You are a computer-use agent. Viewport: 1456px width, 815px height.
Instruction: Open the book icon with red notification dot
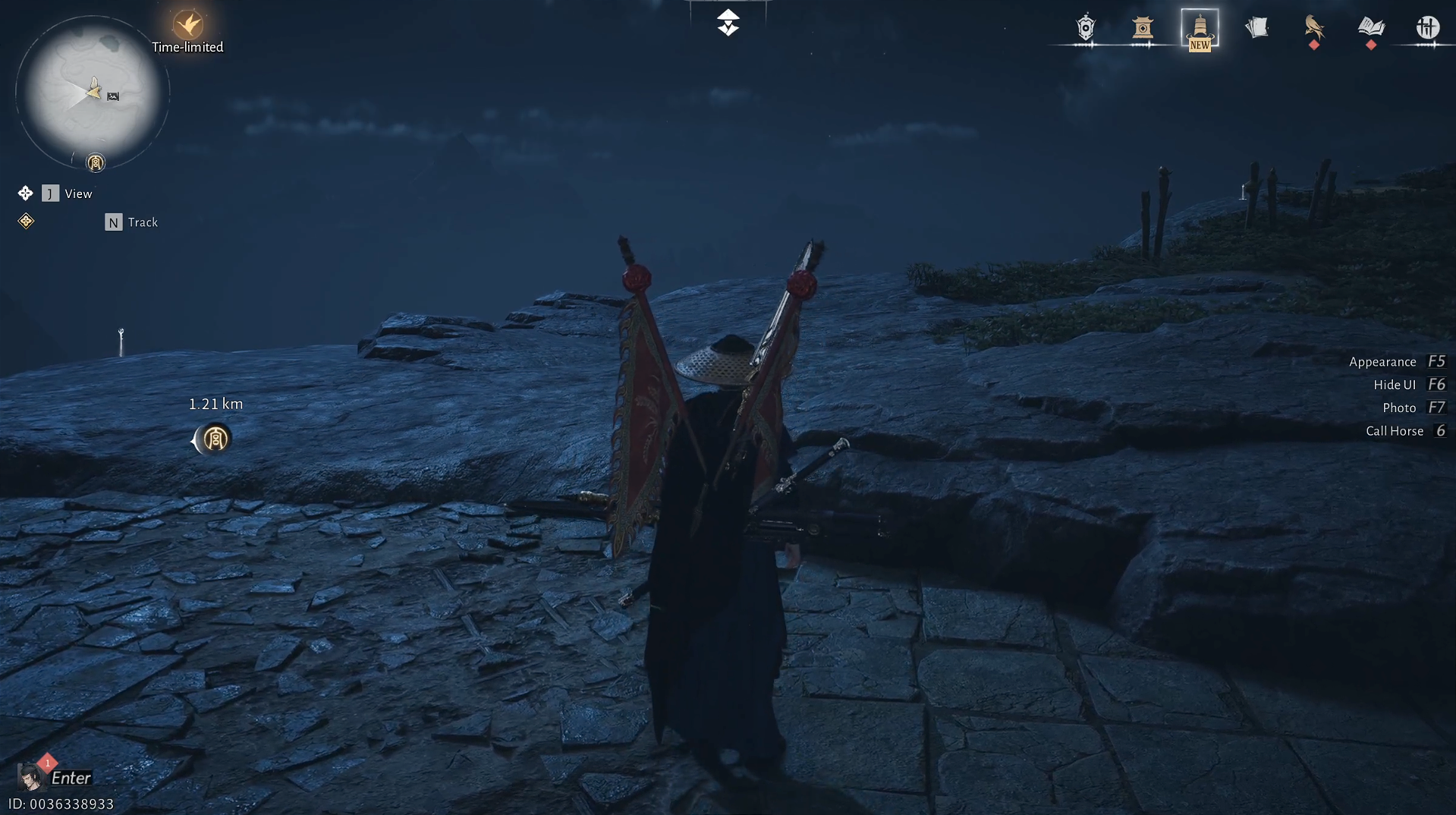pyautogui.click(x=1370, y=25)
